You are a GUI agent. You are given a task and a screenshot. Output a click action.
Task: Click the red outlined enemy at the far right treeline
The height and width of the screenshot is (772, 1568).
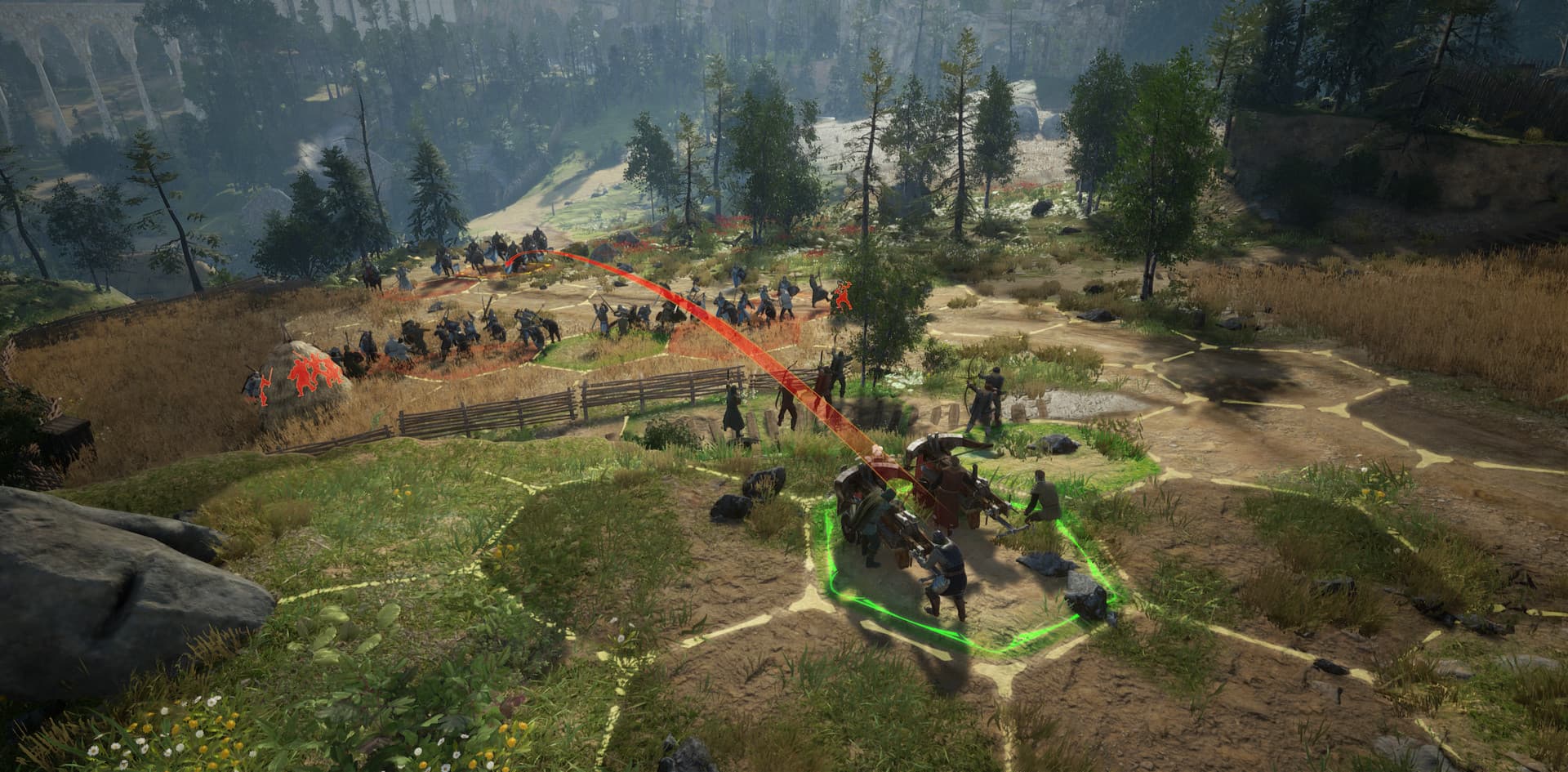click(844, 294)
